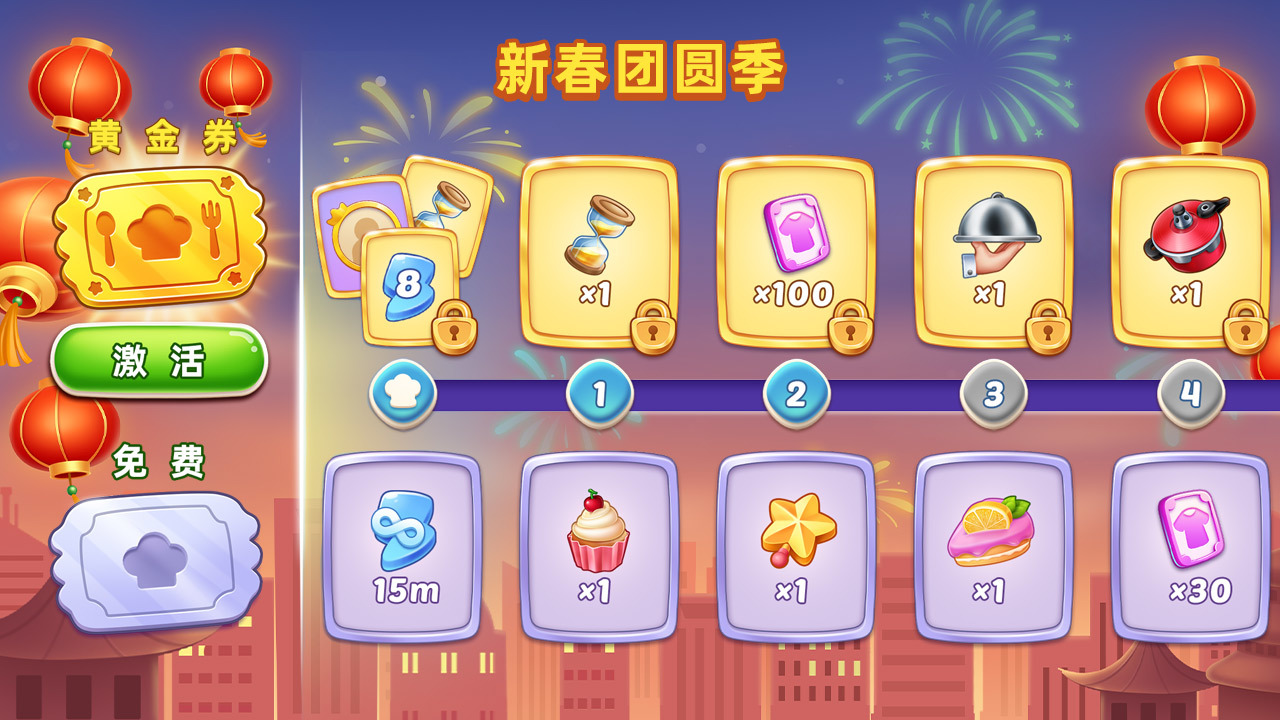Unlock the padlock on the hourglass card
Viewport: 1280px width, 720px height.
click(652, 330)
